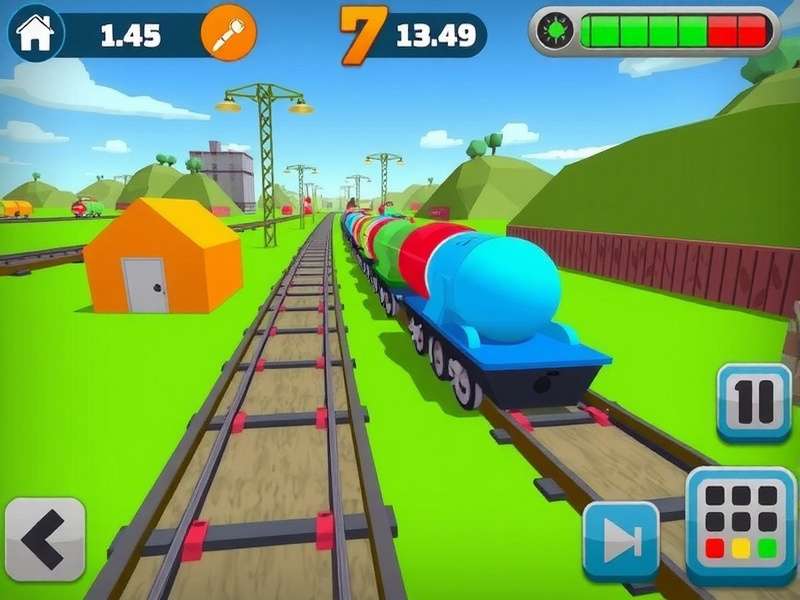
Task: Tap the orange flashlight icon
Action: pos(228,34)
